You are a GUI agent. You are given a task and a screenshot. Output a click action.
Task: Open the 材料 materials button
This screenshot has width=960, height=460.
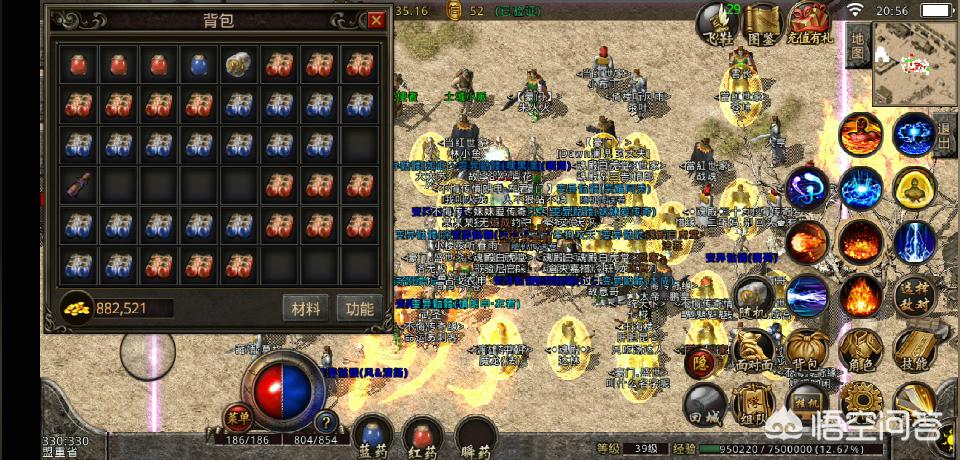click(306, 307)
